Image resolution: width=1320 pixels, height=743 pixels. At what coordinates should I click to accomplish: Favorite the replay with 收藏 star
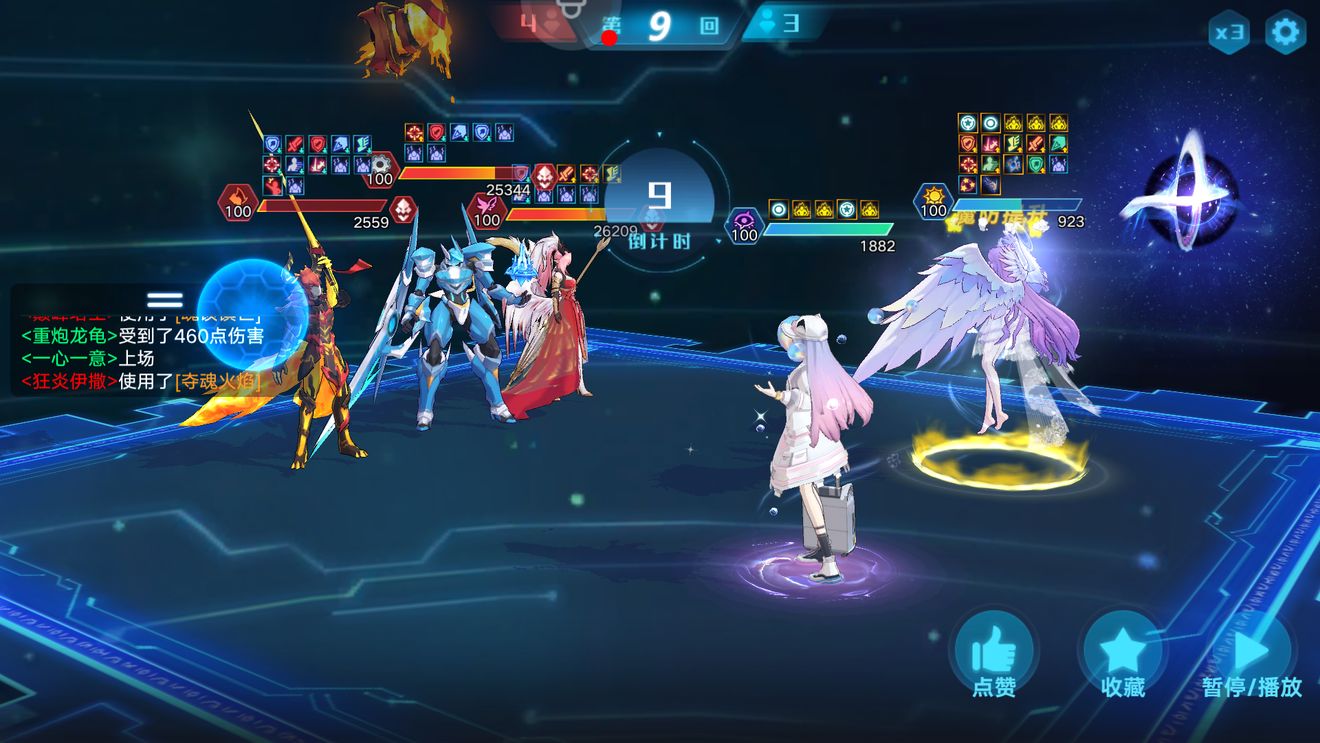[x=1122, y=655]
